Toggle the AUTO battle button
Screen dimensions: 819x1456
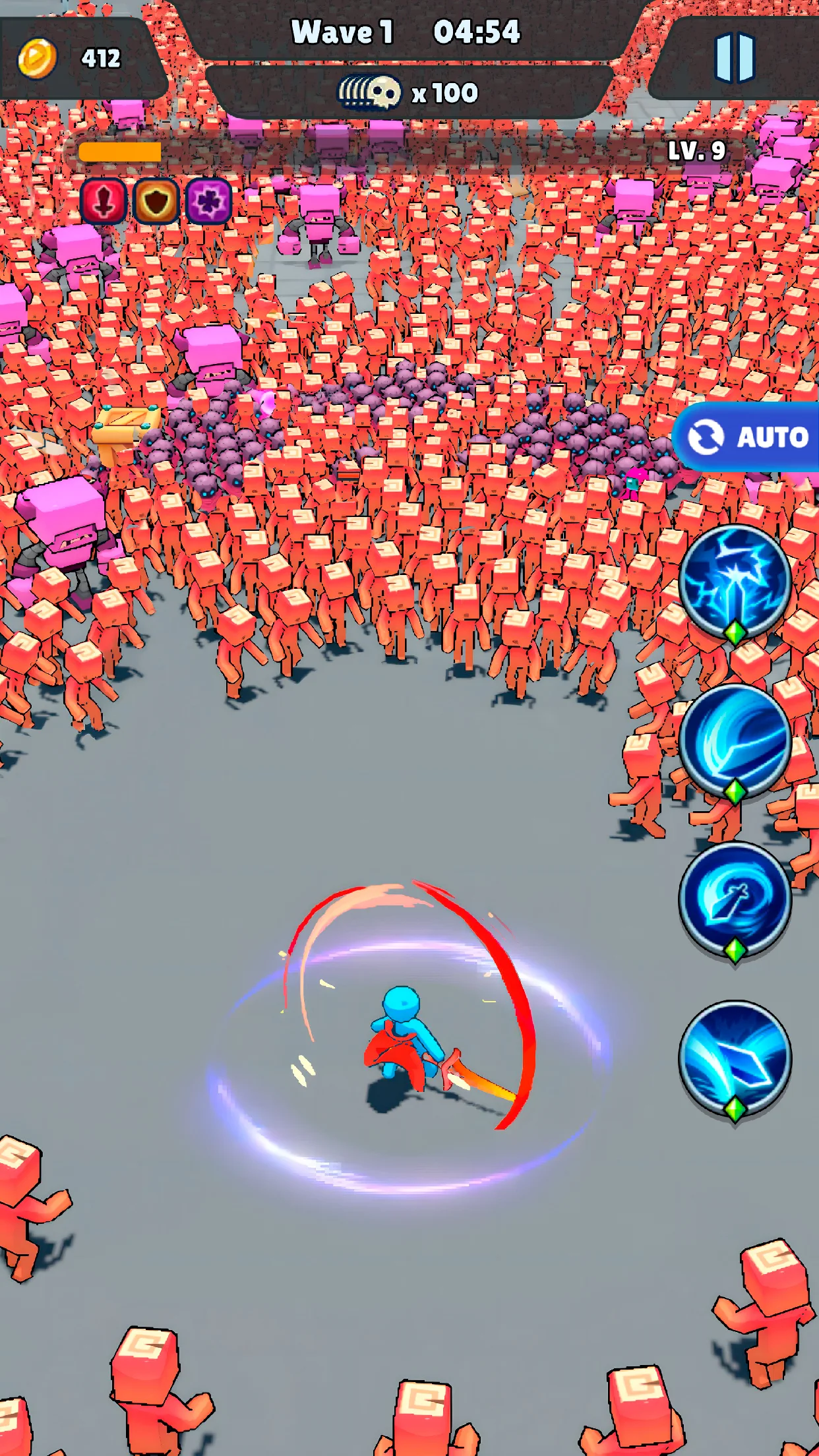748,437
